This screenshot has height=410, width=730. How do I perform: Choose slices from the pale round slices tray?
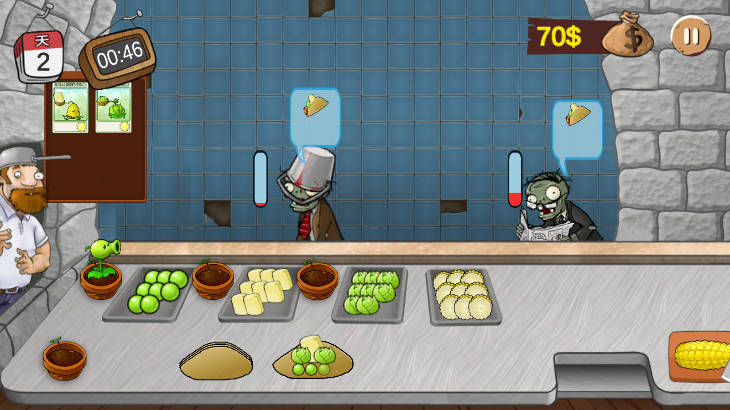pyautogui.click(x=463, y=294)
